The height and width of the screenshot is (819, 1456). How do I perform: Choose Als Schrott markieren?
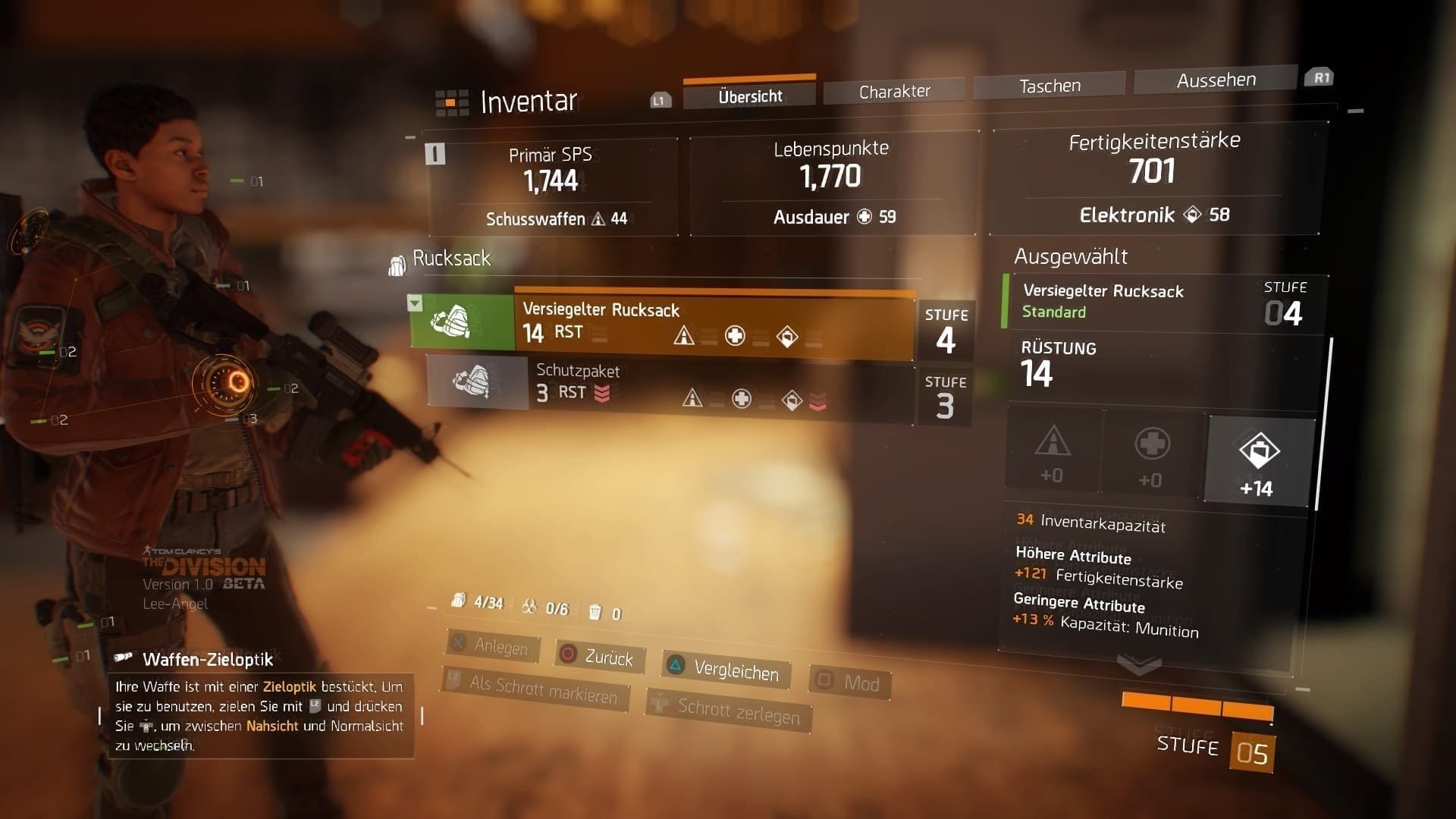[x=535, y=689]
